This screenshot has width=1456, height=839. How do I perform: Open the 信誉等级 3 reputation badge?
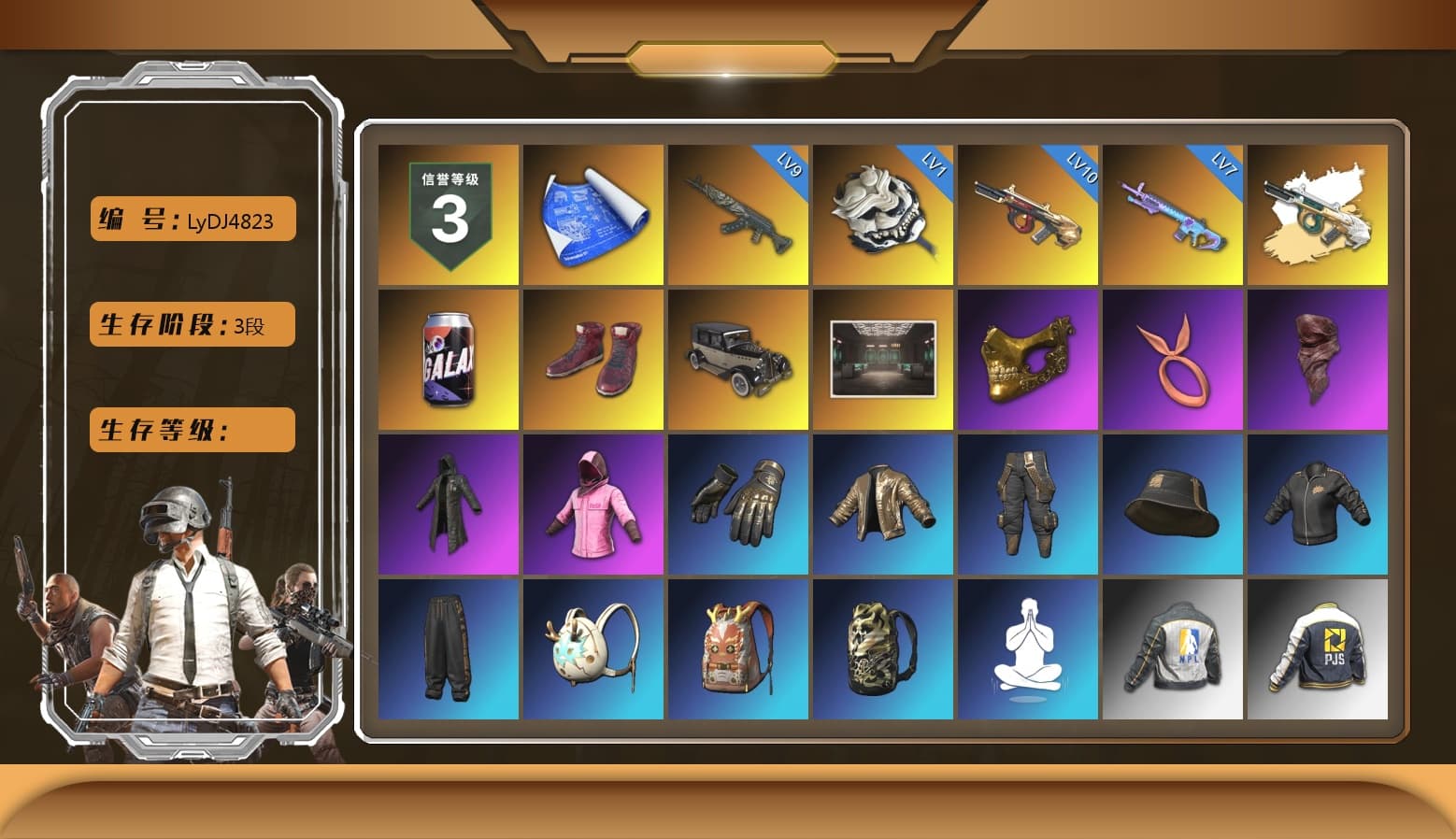447,214
